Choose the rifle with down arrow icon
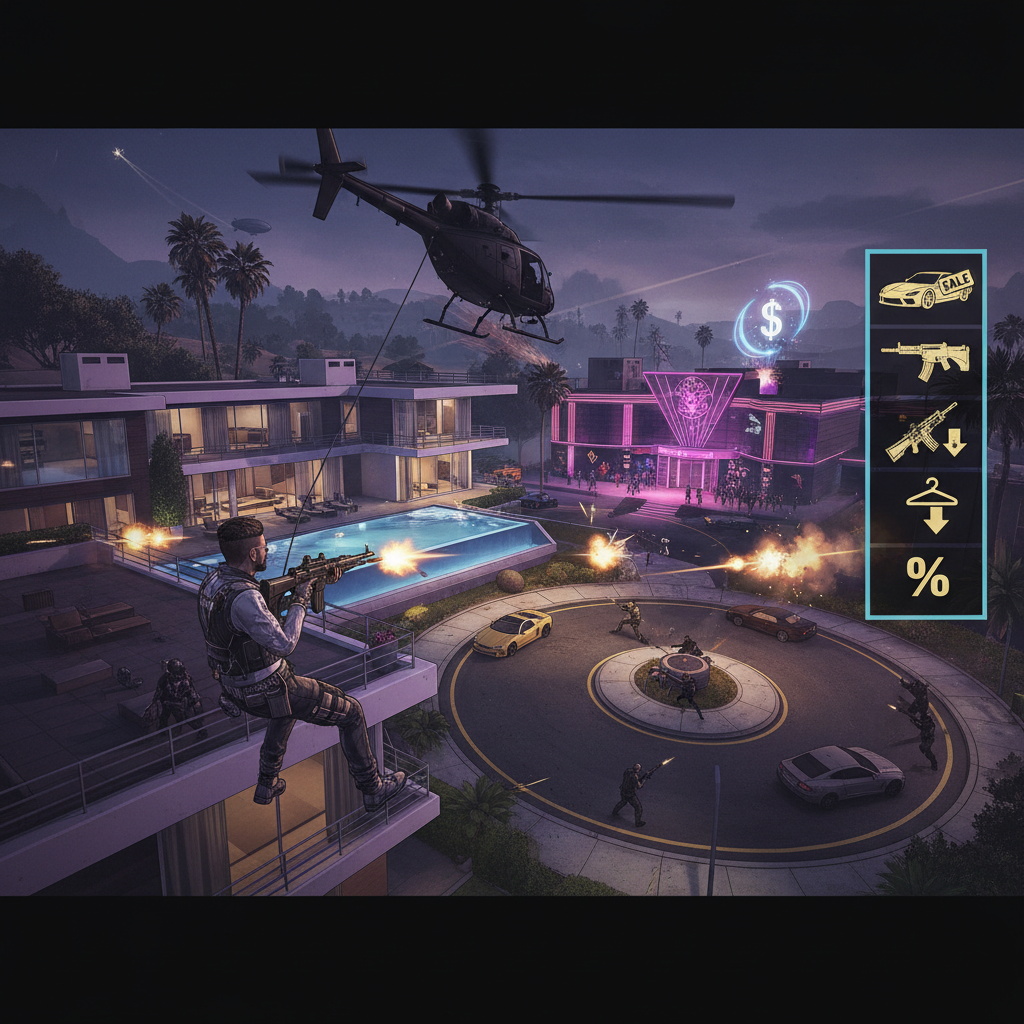This screenshot has height=1024, width=1024. point(925,432)
